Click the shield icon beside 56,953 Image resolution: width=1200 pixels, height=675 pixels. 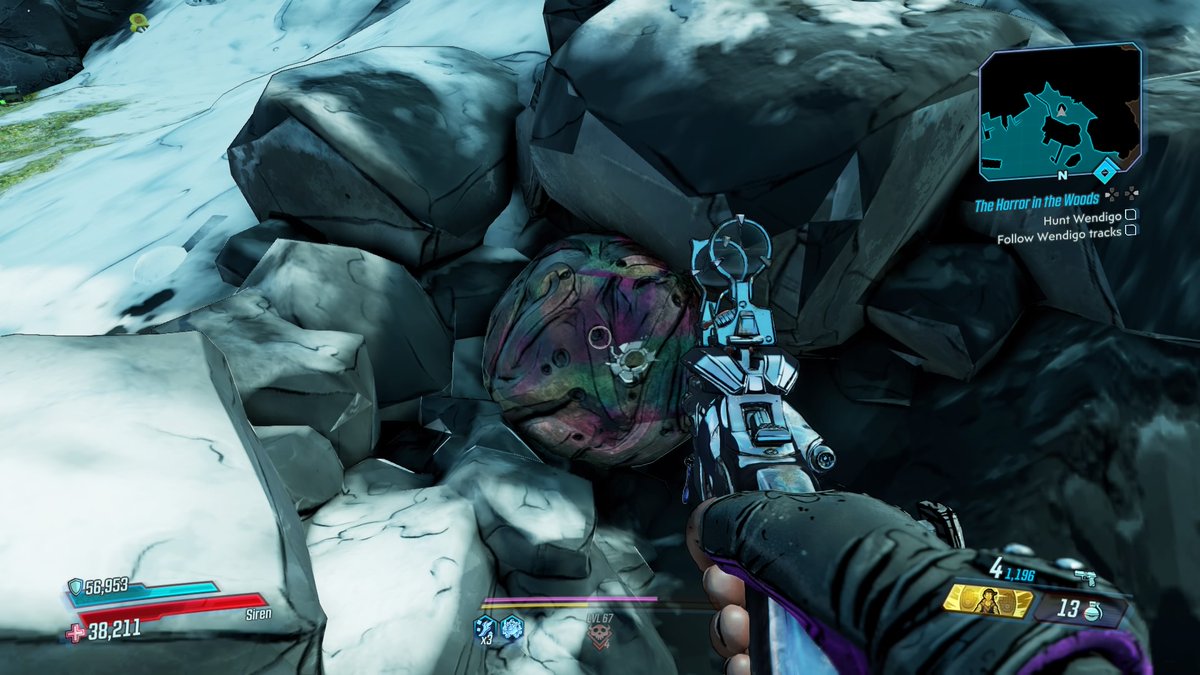75,587
